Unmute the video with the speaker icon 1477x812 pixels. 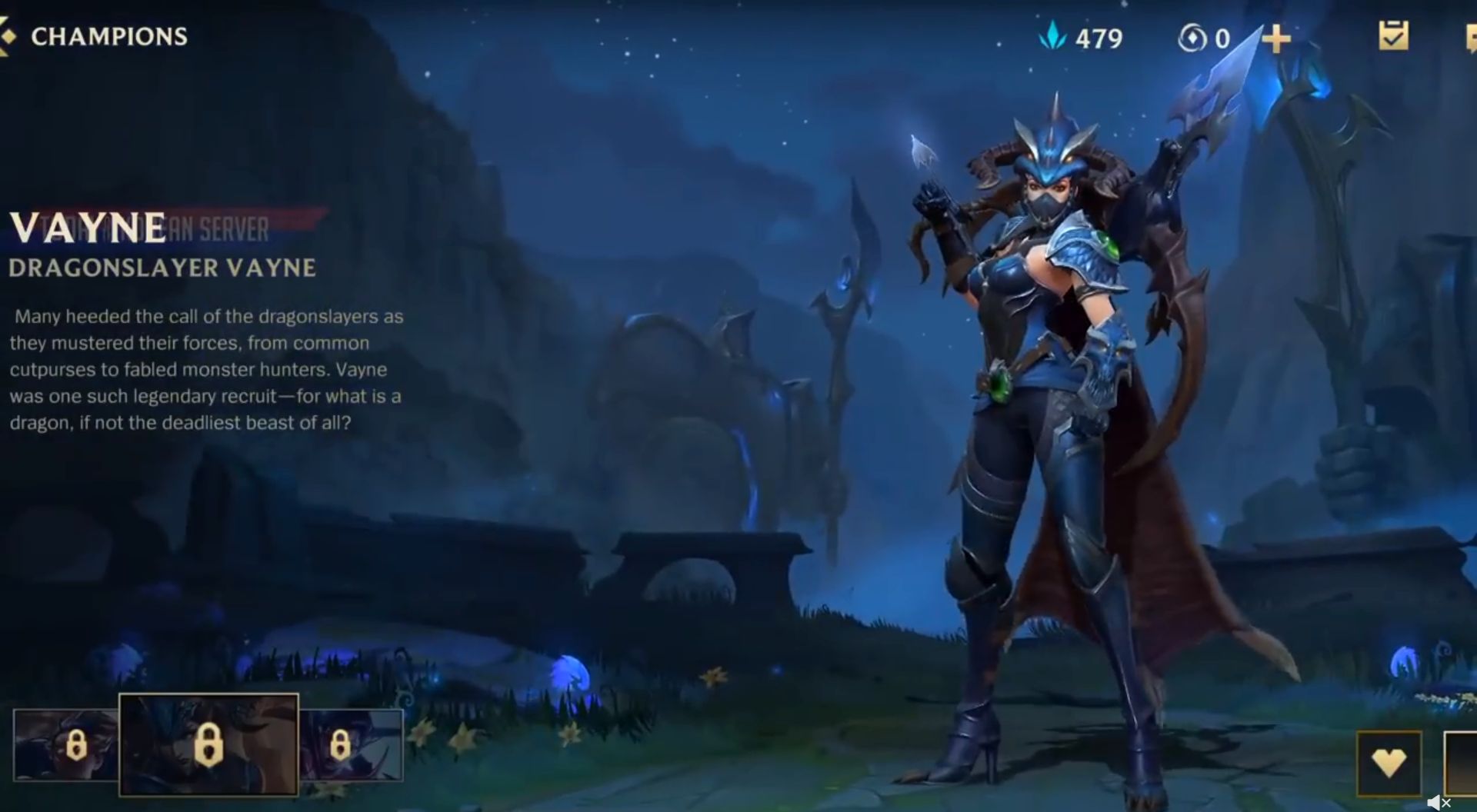tap(1437, 803)
